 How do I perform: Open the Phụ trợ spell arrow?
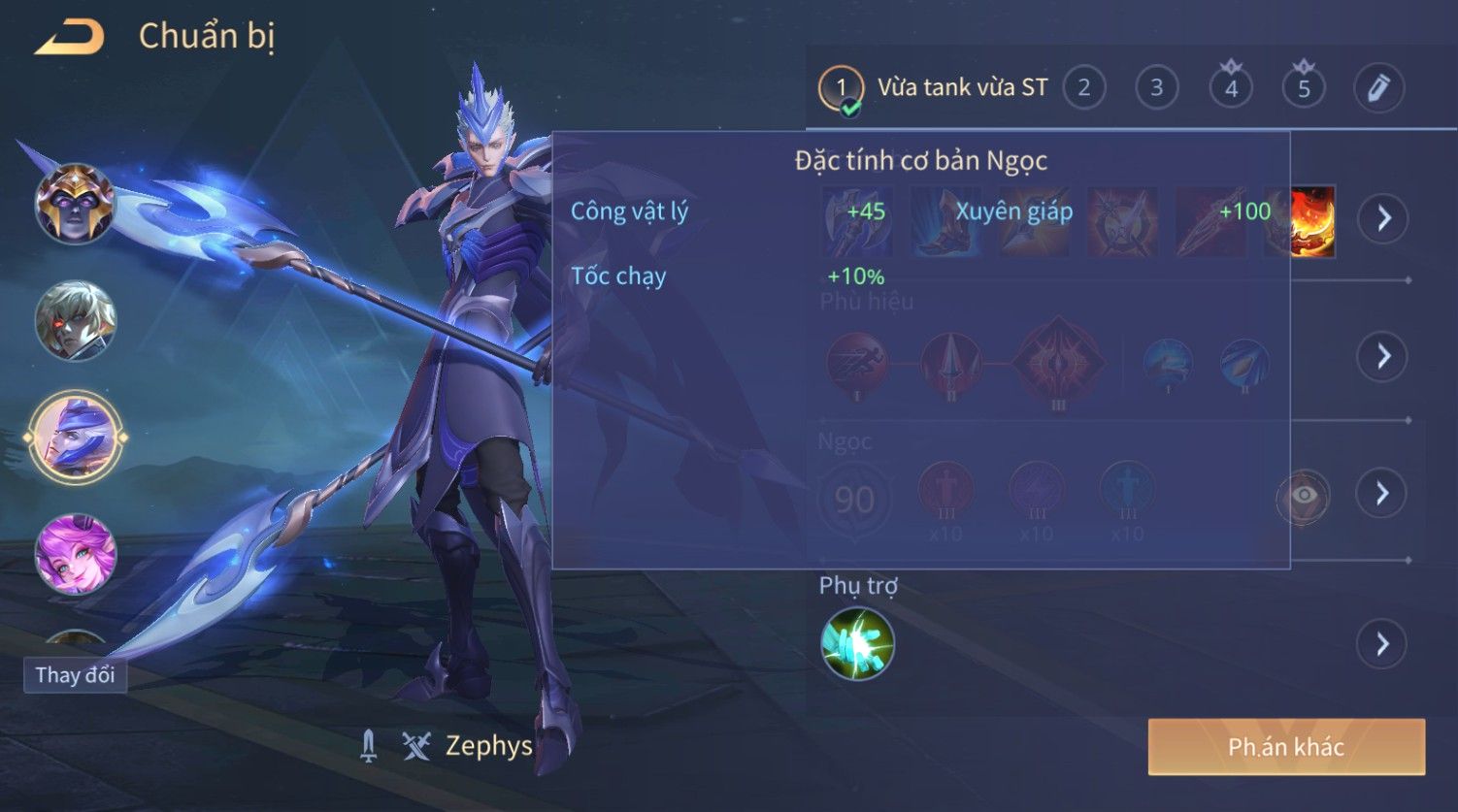pyautogui.click(x=1383, y=643)
